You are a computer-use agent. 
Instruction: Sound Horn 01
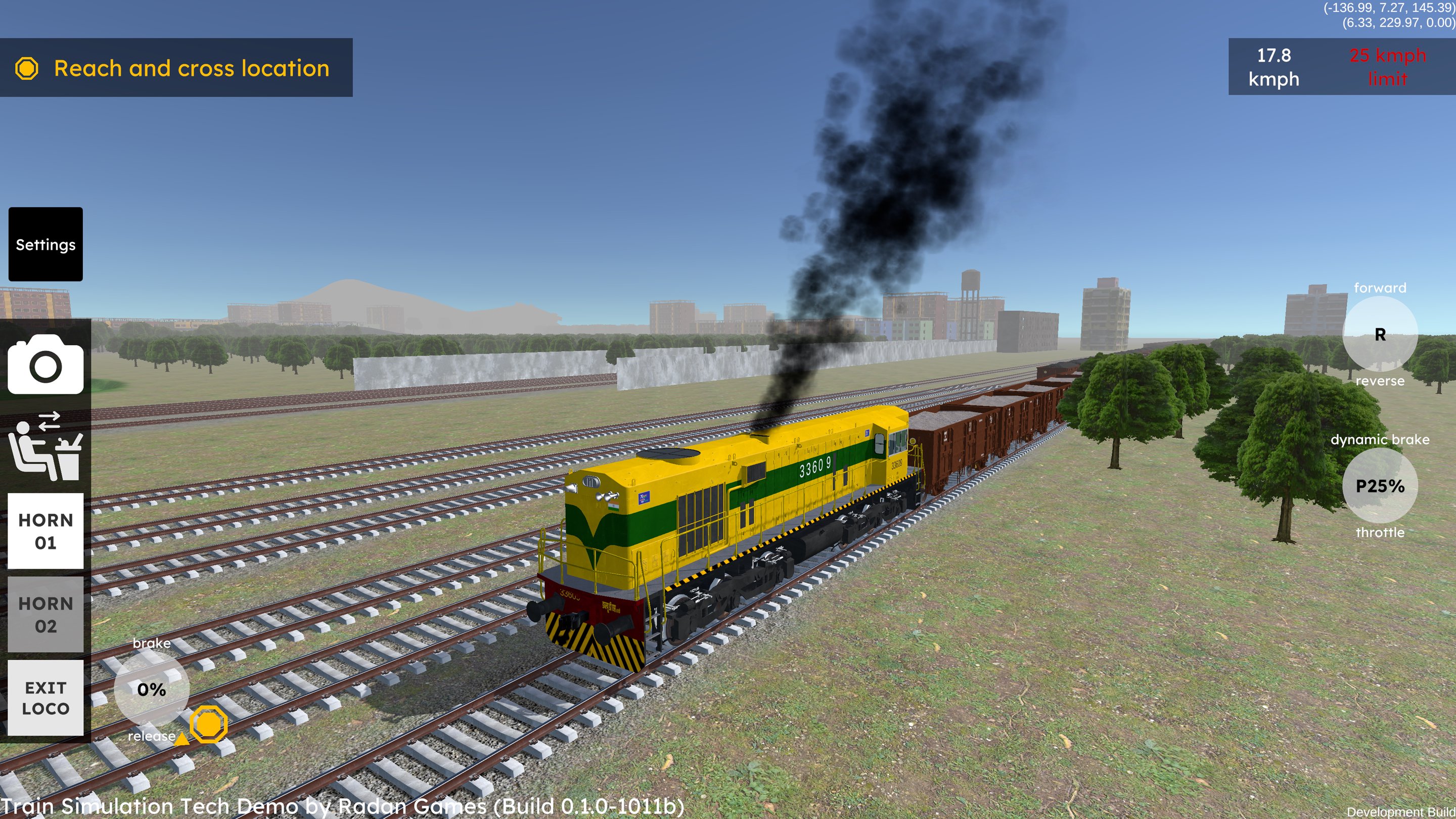point(45,531)
